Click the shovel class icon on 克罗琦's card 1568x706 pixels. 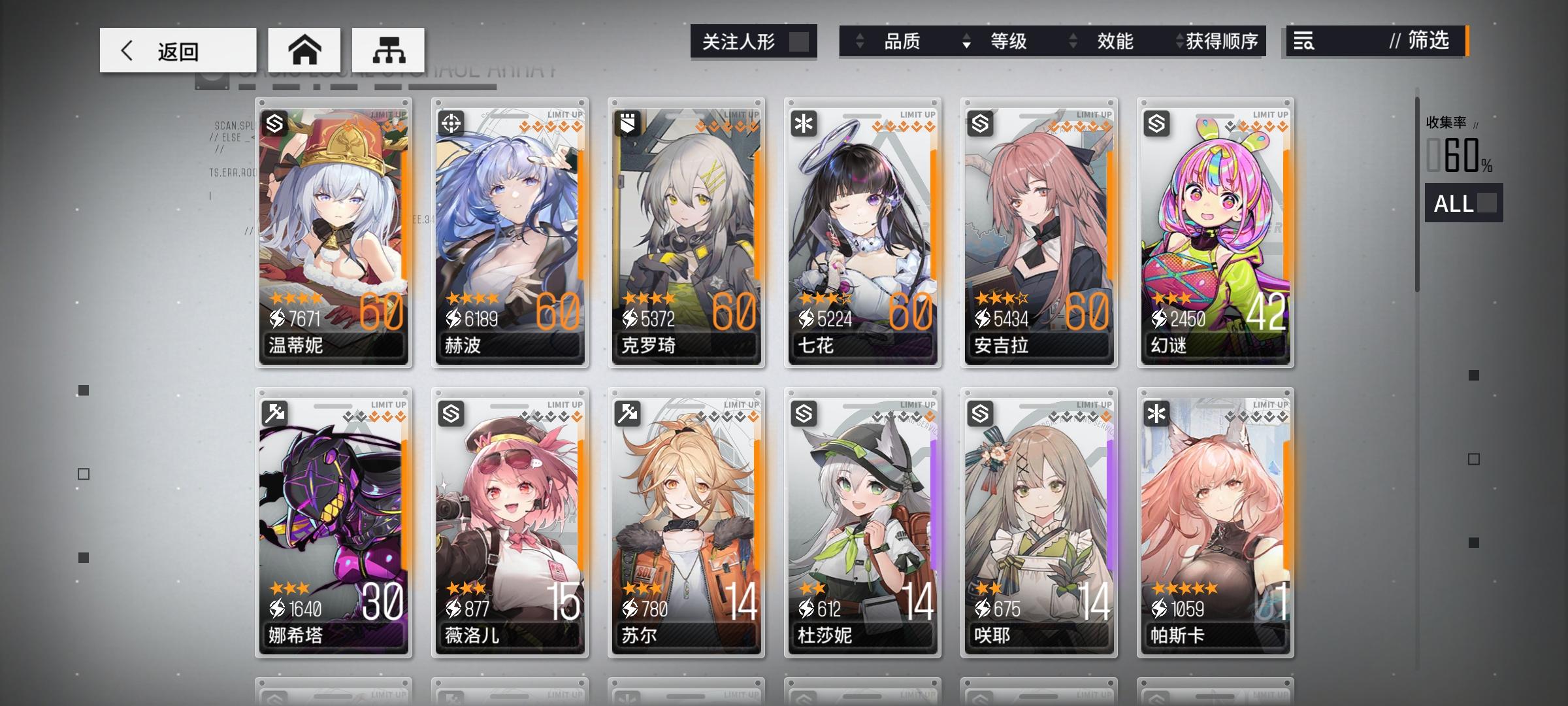click(x=627, y=122)
